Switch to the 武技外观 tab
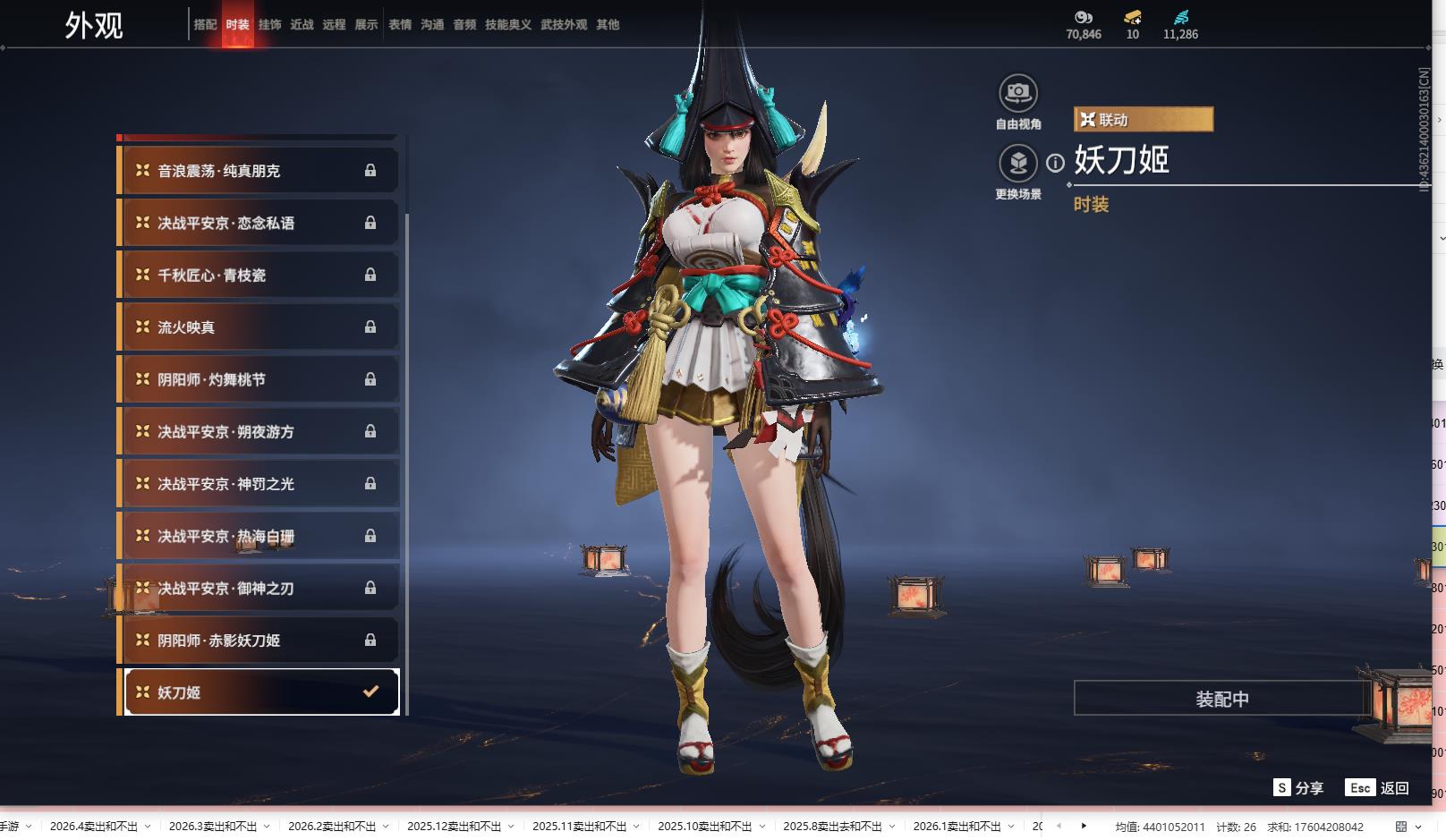1446x840 pixels. click(x=564, y=25)
